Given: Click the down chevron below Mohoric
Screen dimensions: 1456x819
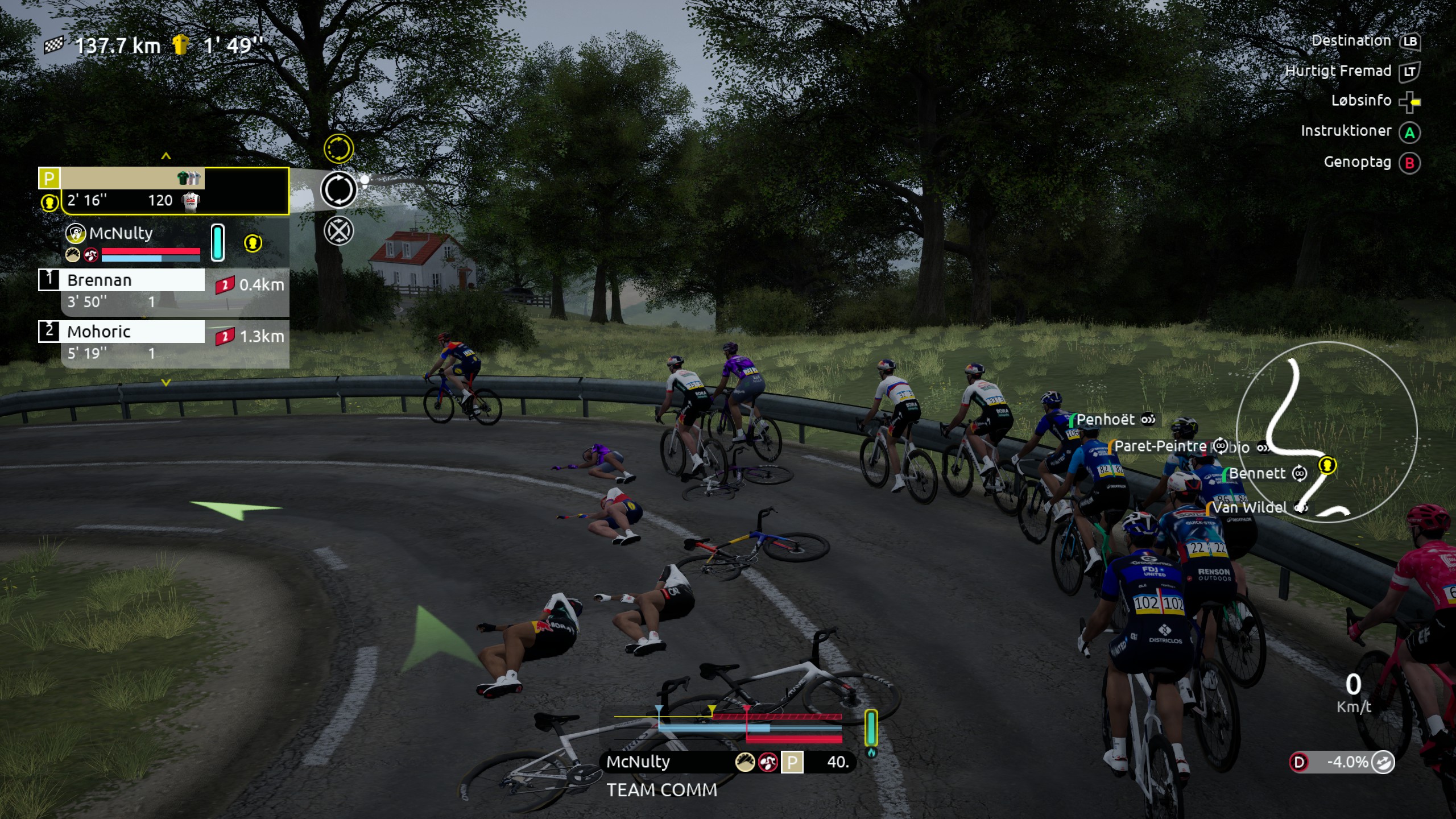Looking at the screenshot, I should click(166, 383).
